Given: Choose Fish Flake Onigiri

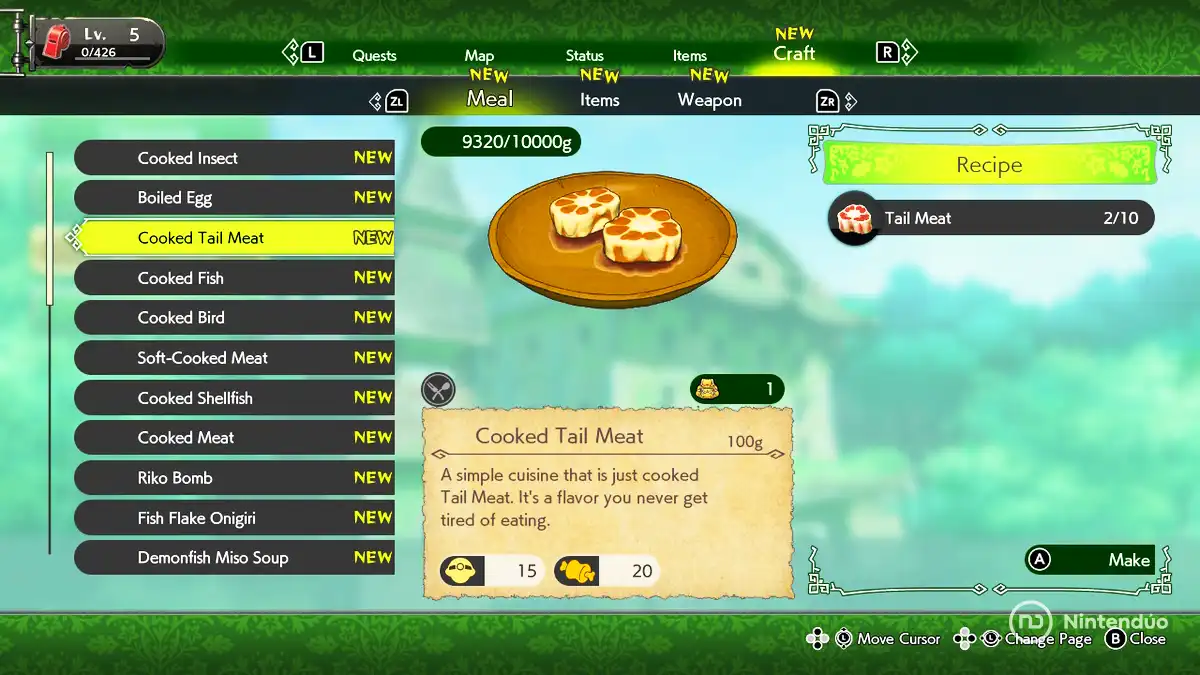Looking at the screenshot, I should [x=234, y=518].
